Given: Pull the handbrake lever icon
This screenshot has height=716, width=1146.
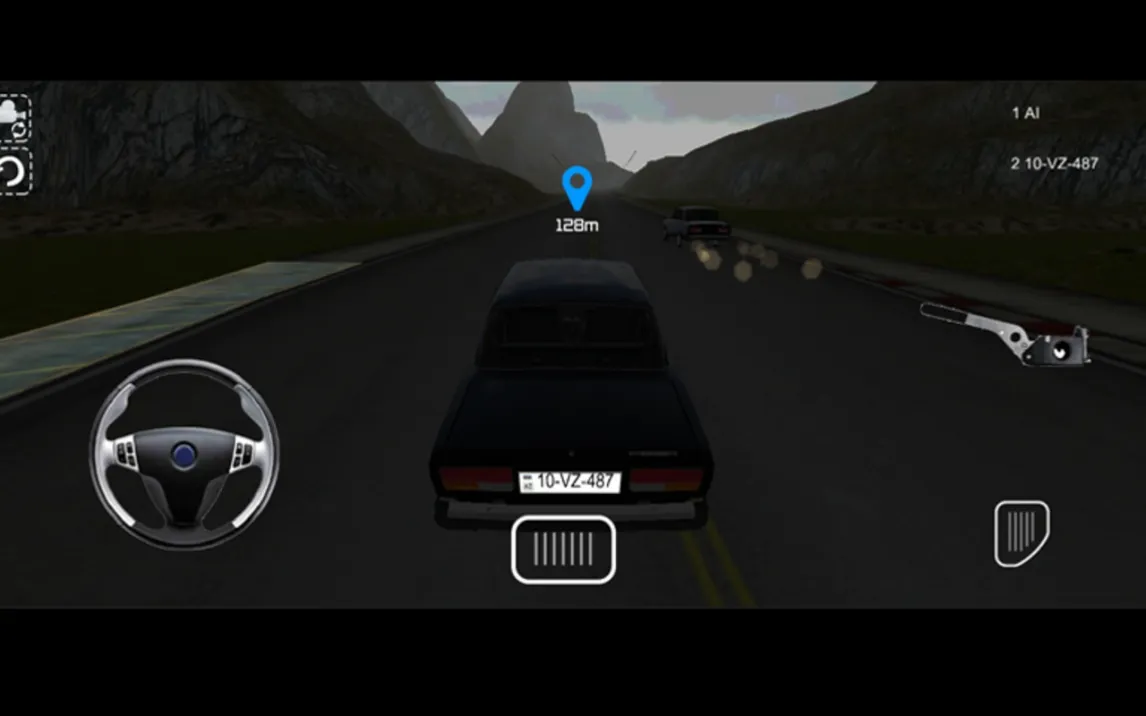Looking at the screenshot, I should (x=1005, y=334).
